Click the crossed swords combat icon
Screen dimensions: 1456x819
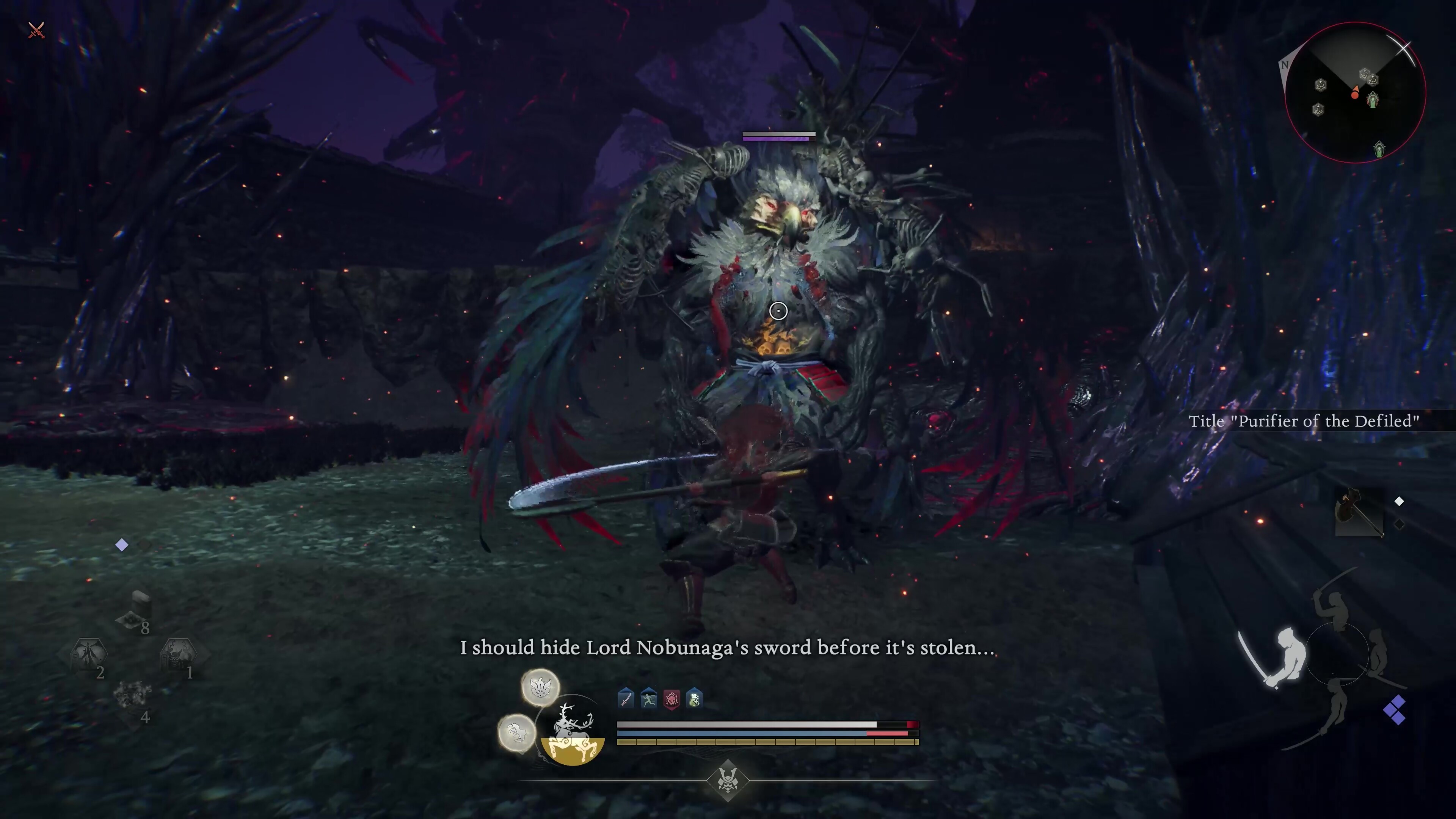coord(36,30)
